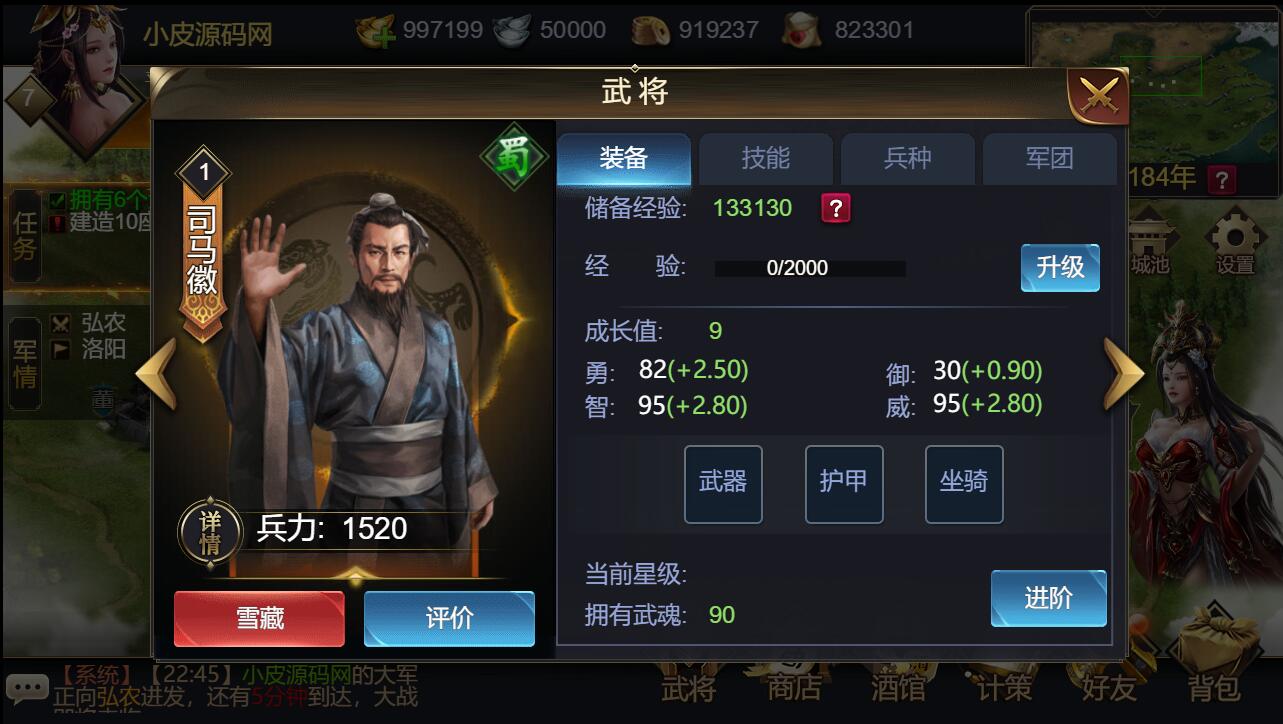Open the 背包 backpack icon
The height and width of the screenshot is (724, 1283).
1214,690
